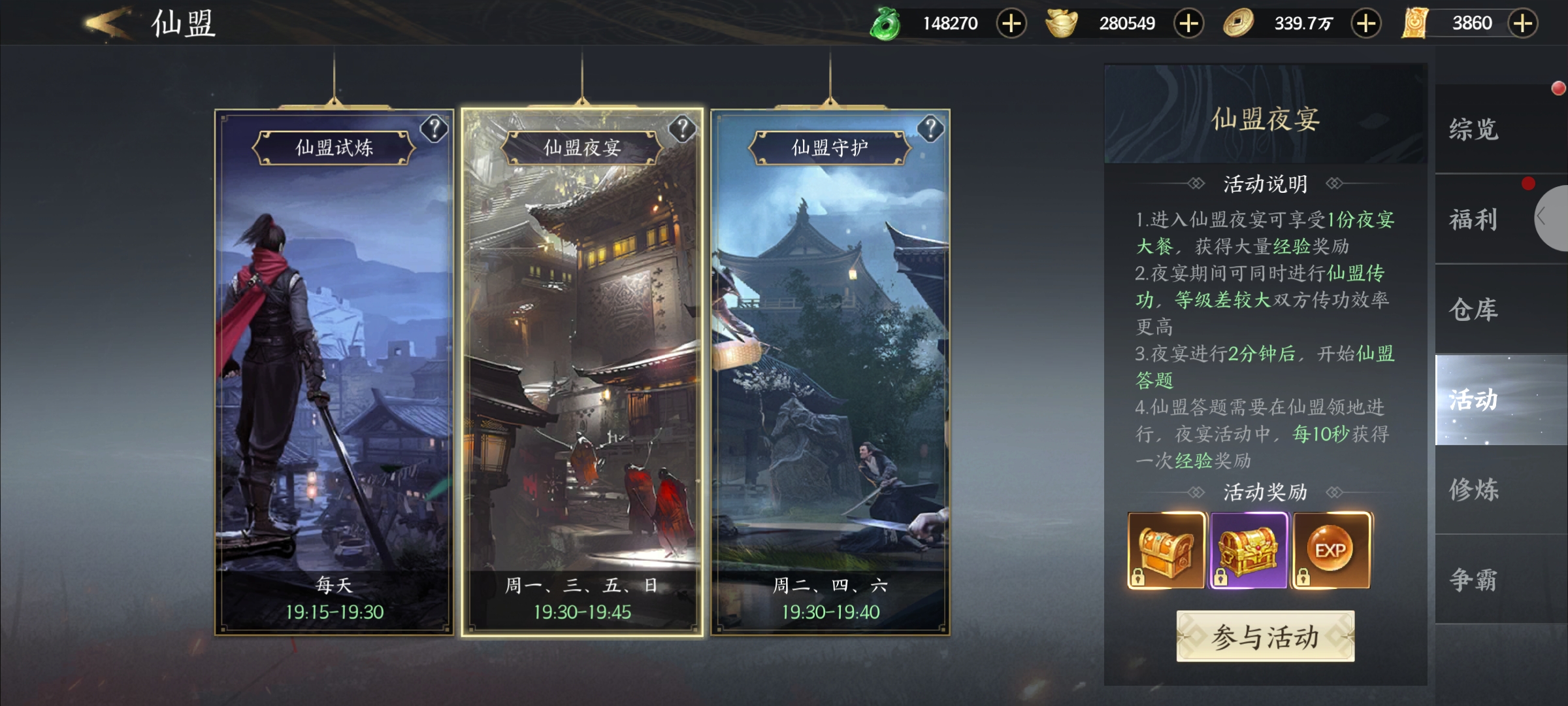The height and width of the screenshot is (706, 1568).
Task: Open the 争霸 tab
Action: (x=1474, y=580)
